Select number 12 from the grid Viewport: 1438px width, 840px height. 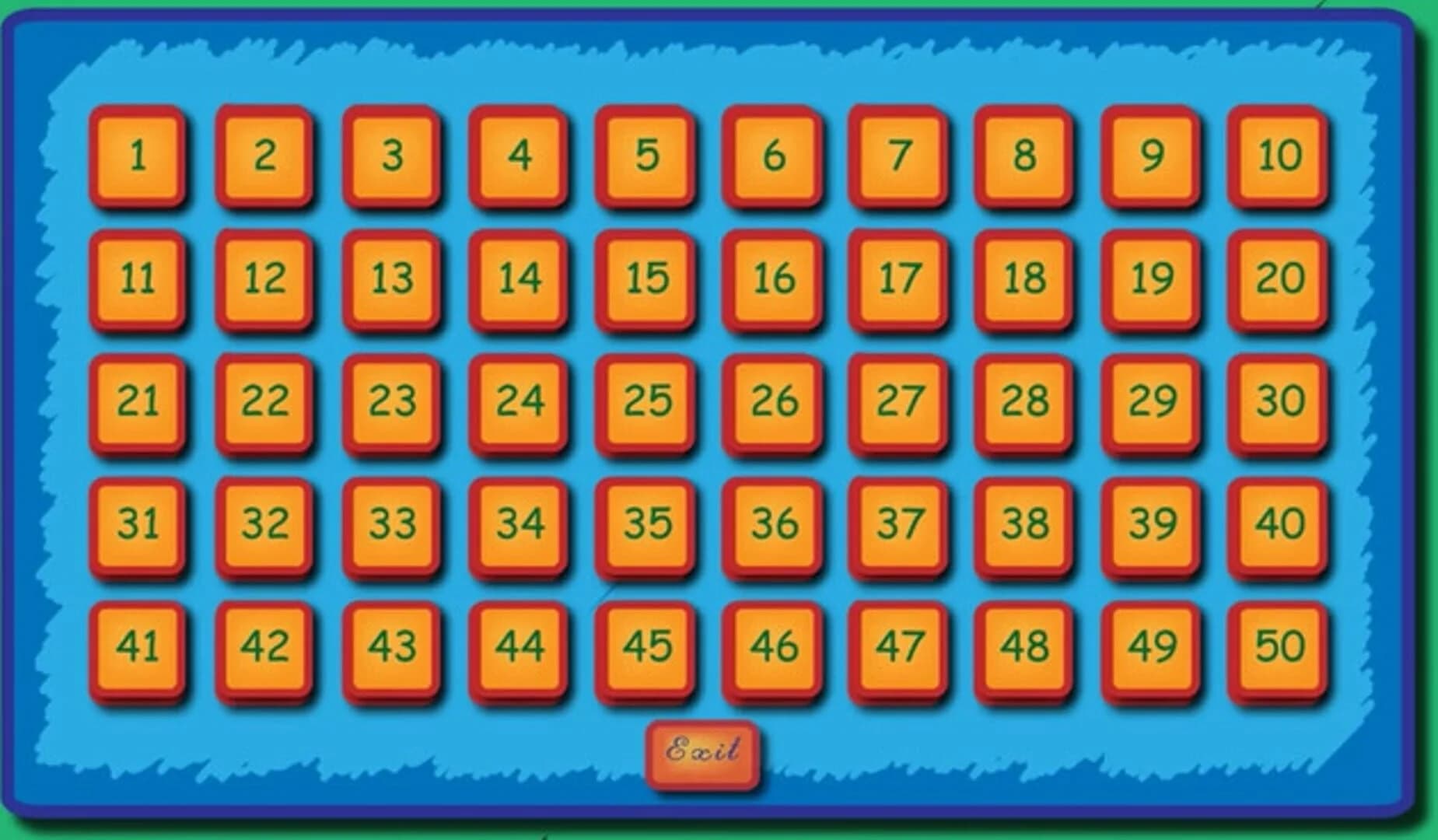point(264,278)
